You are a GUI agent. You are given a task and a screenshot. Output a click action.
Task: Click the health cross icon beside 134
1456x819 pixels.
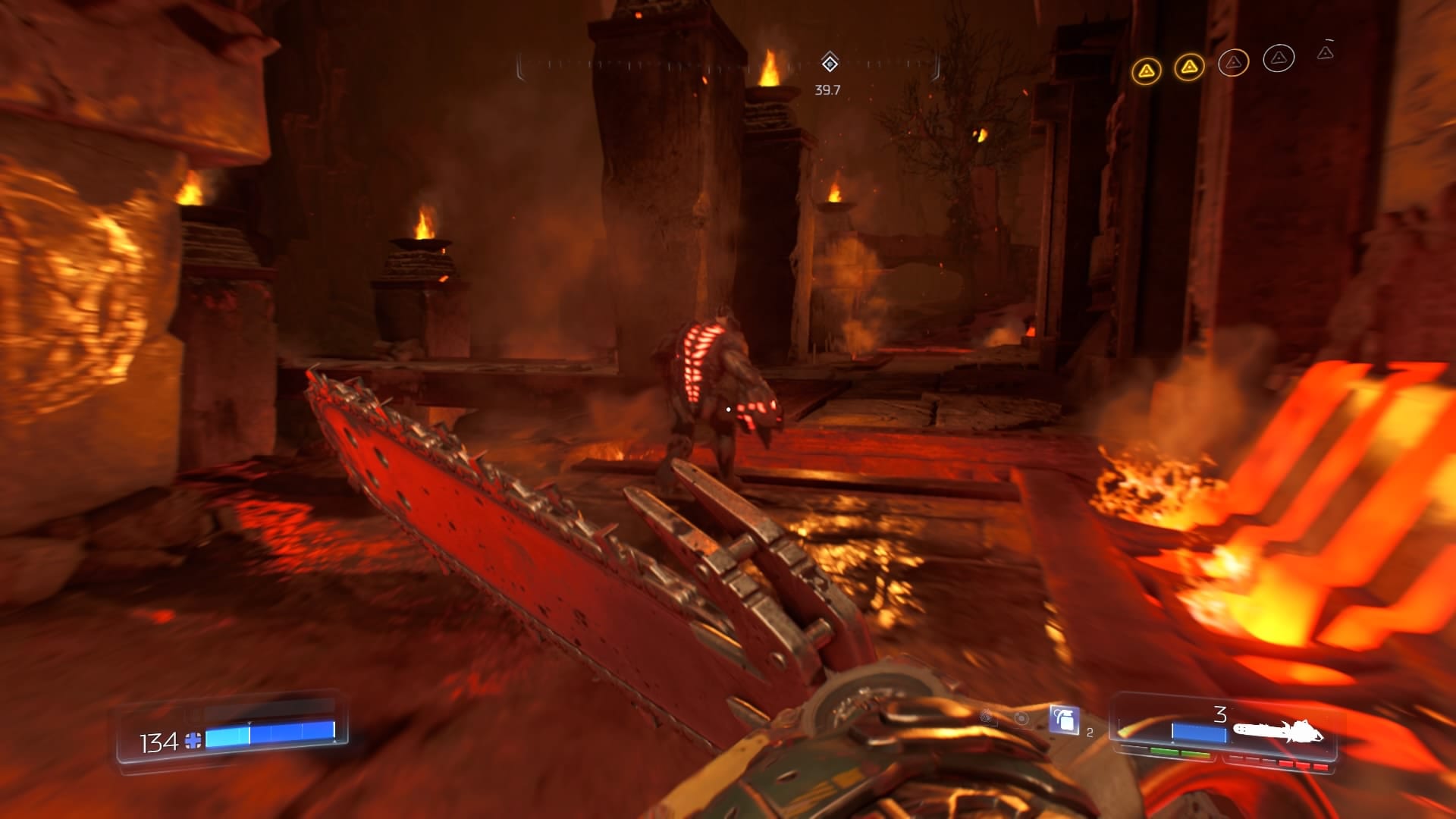pos(192,740)
